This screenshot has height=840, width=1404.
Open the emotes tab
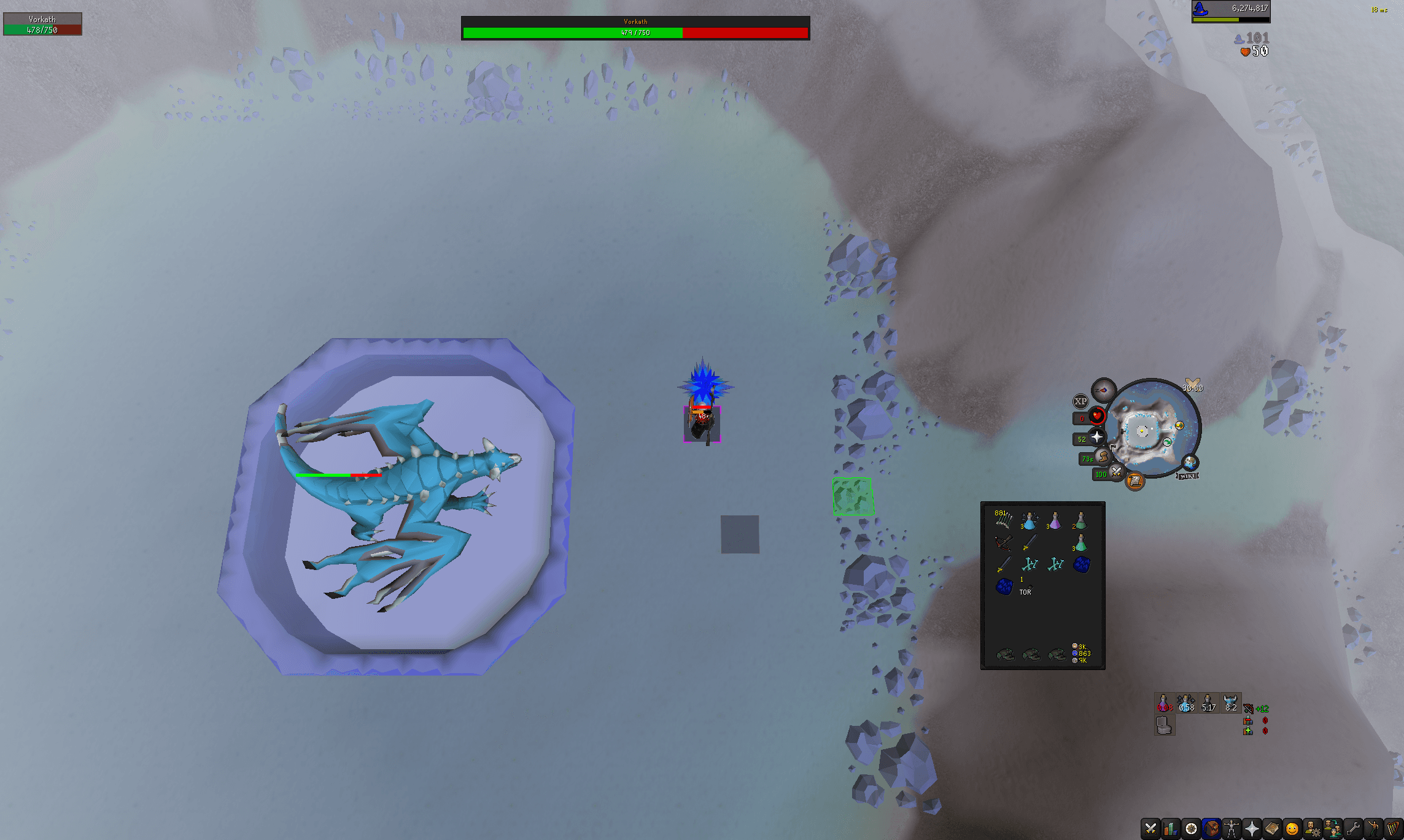pos(1374,828)
